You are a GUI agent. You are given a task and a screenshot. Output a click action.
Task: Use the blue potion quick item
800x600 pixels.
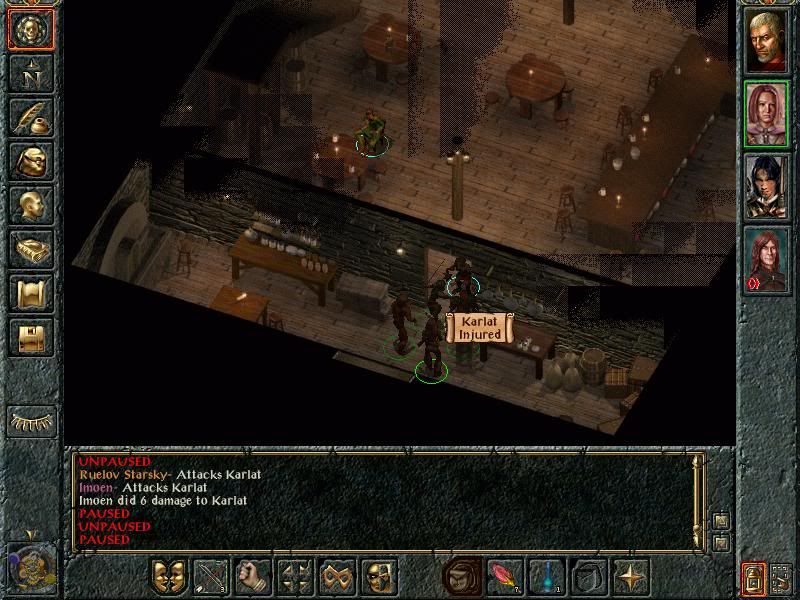(546, 577)
